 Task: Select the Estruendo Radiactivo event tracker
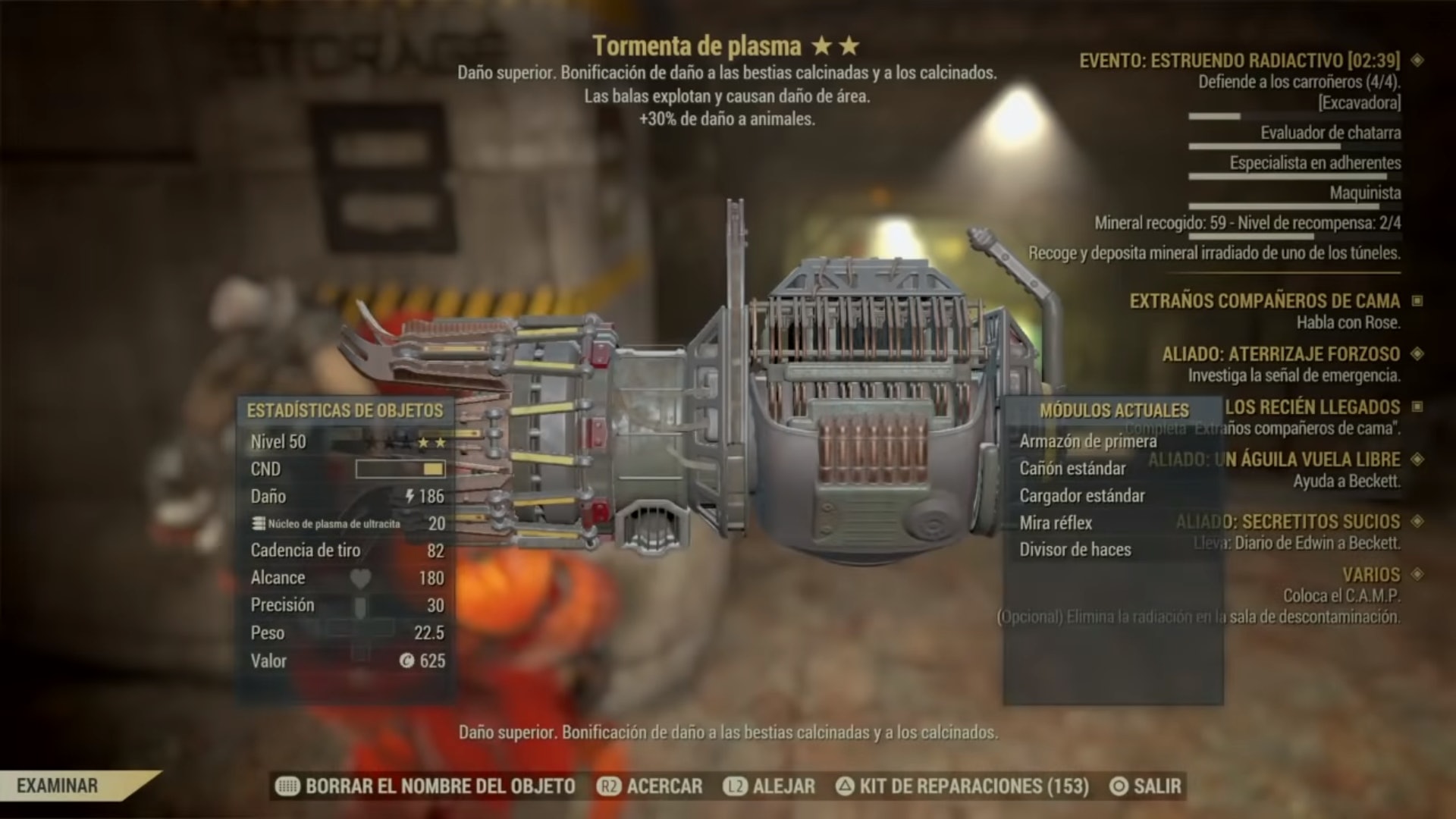(x=1239, y=61)
